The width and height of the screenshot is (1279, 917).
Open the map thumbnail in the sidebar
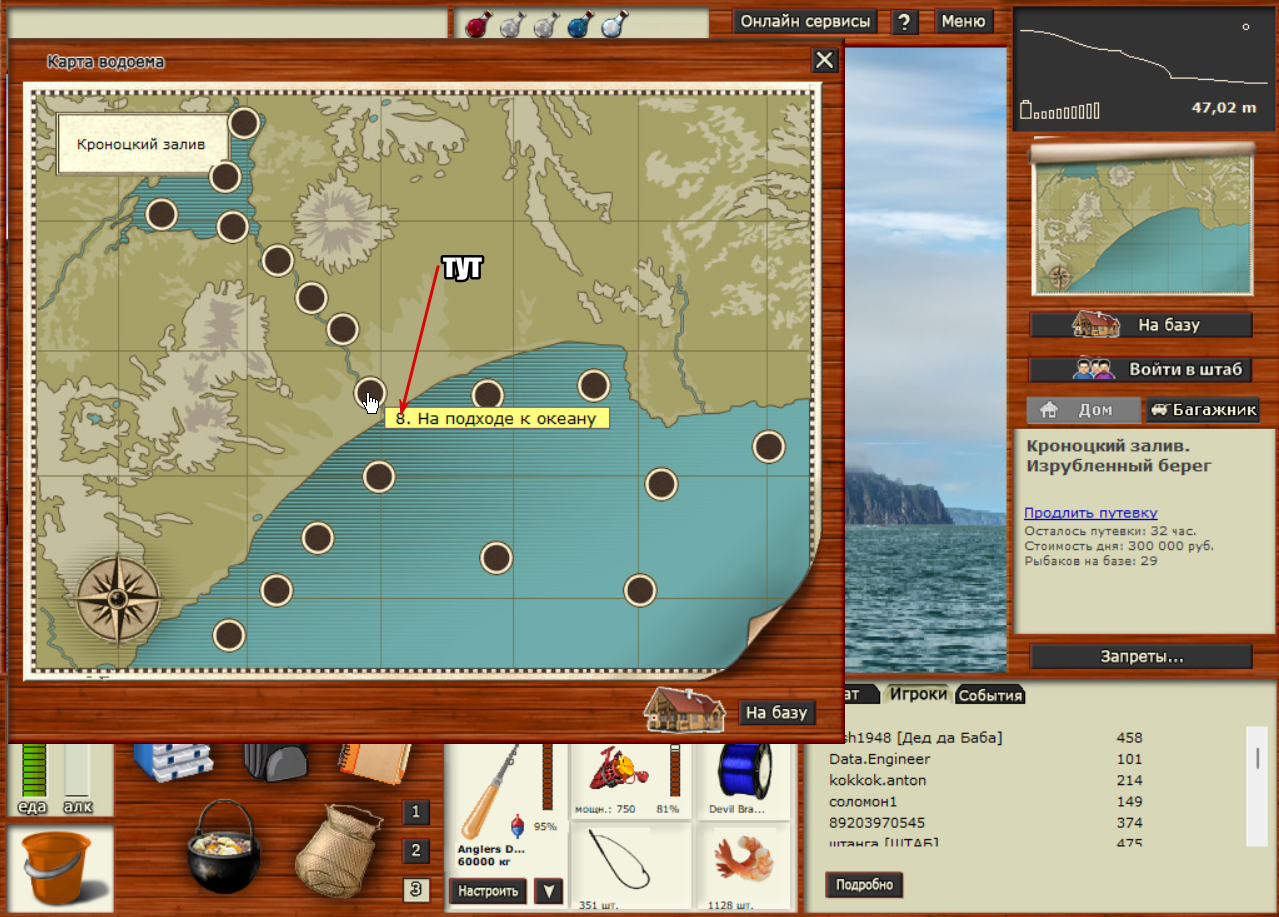1141,228
